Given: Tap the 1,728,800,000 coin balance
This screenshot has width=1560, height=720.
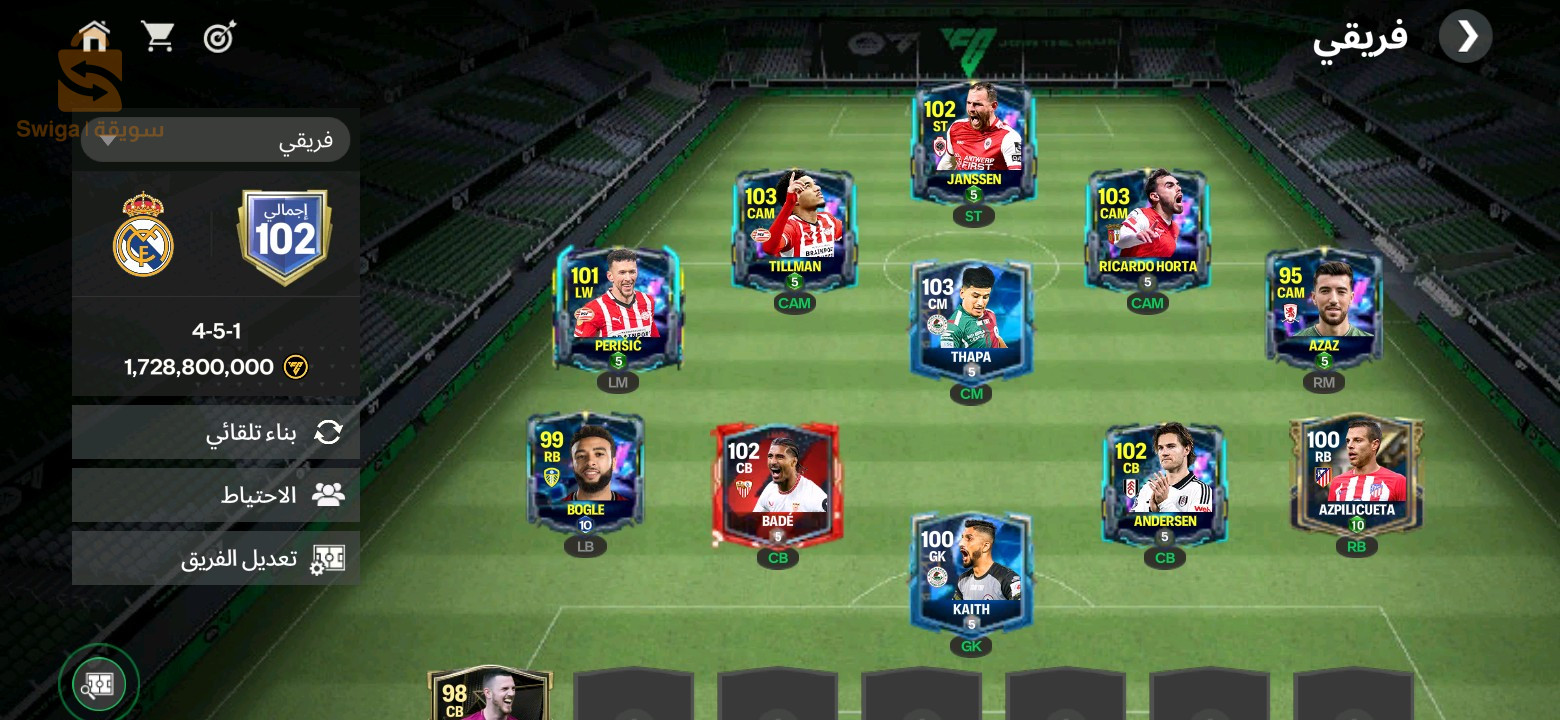Looking at the screenshot, I should point(199,367).
